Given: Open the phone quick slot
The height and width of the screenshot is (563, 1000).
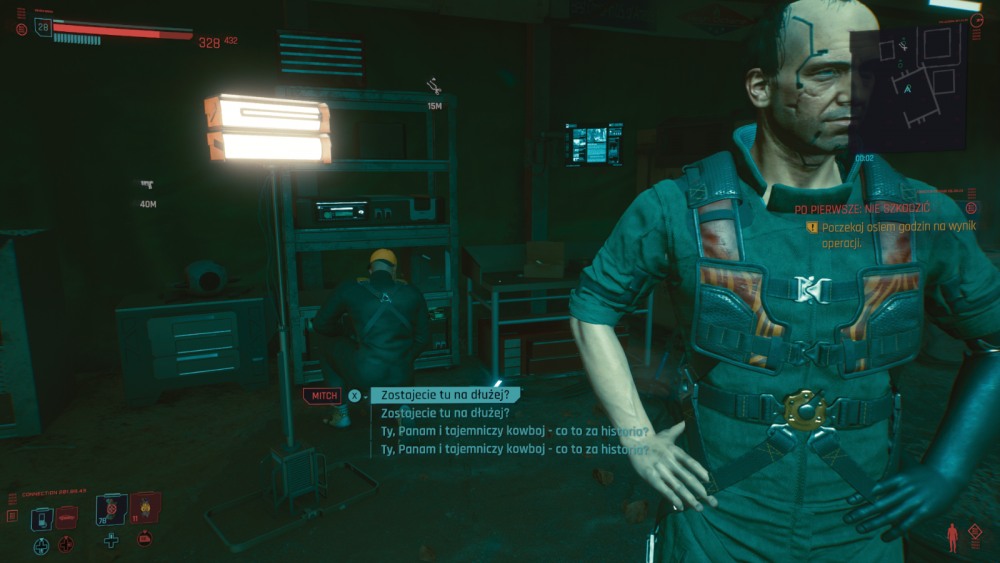Looking at the screenshot, I should click(x=41, y=518).
